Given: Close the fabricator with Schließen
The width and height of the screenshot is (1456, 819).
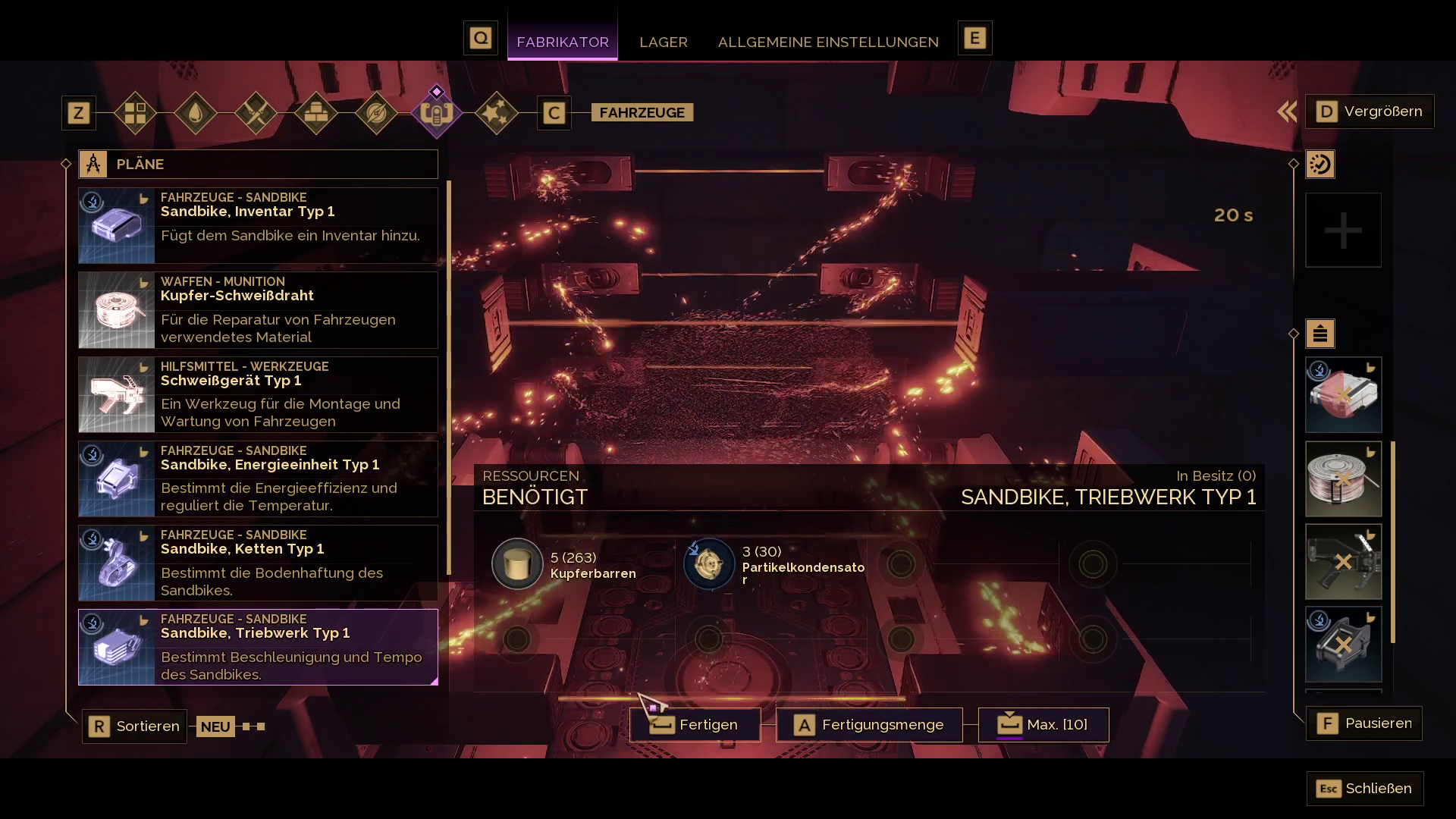Looking at the screenshot, I should point(1364,789).
